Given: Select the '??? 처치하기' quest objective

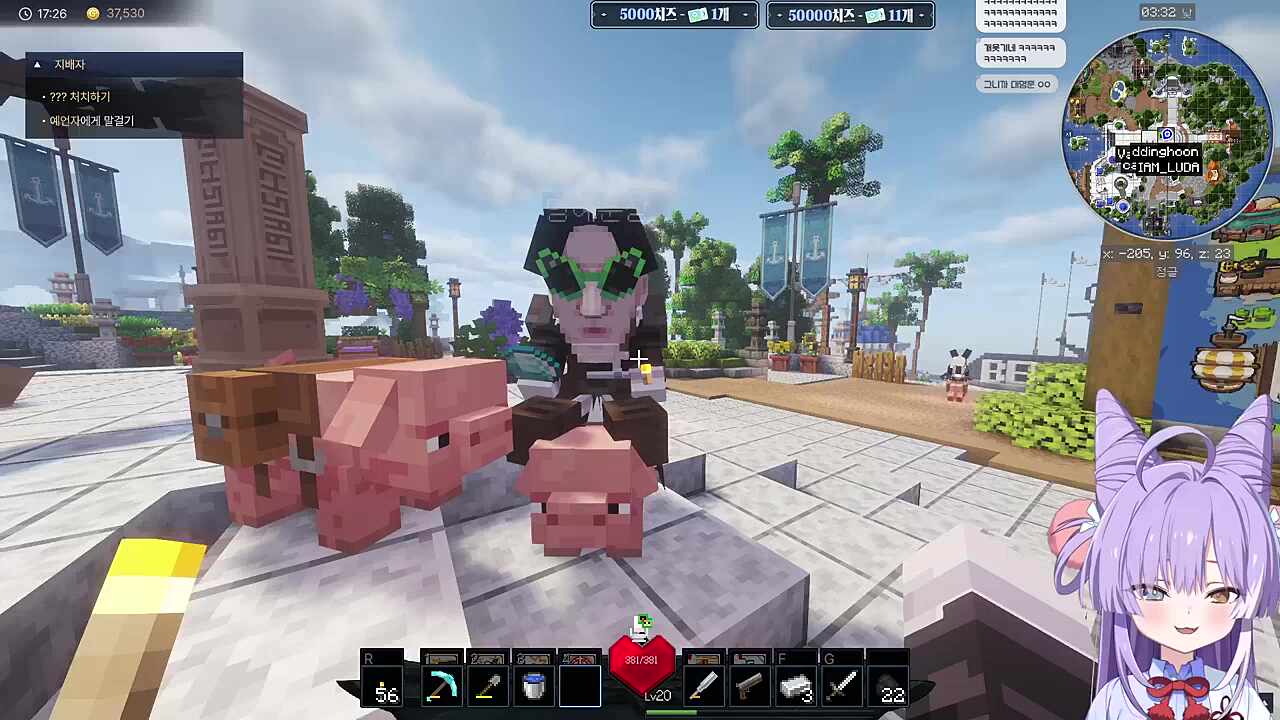Looking at the screenshot, I should click(80, 97).
